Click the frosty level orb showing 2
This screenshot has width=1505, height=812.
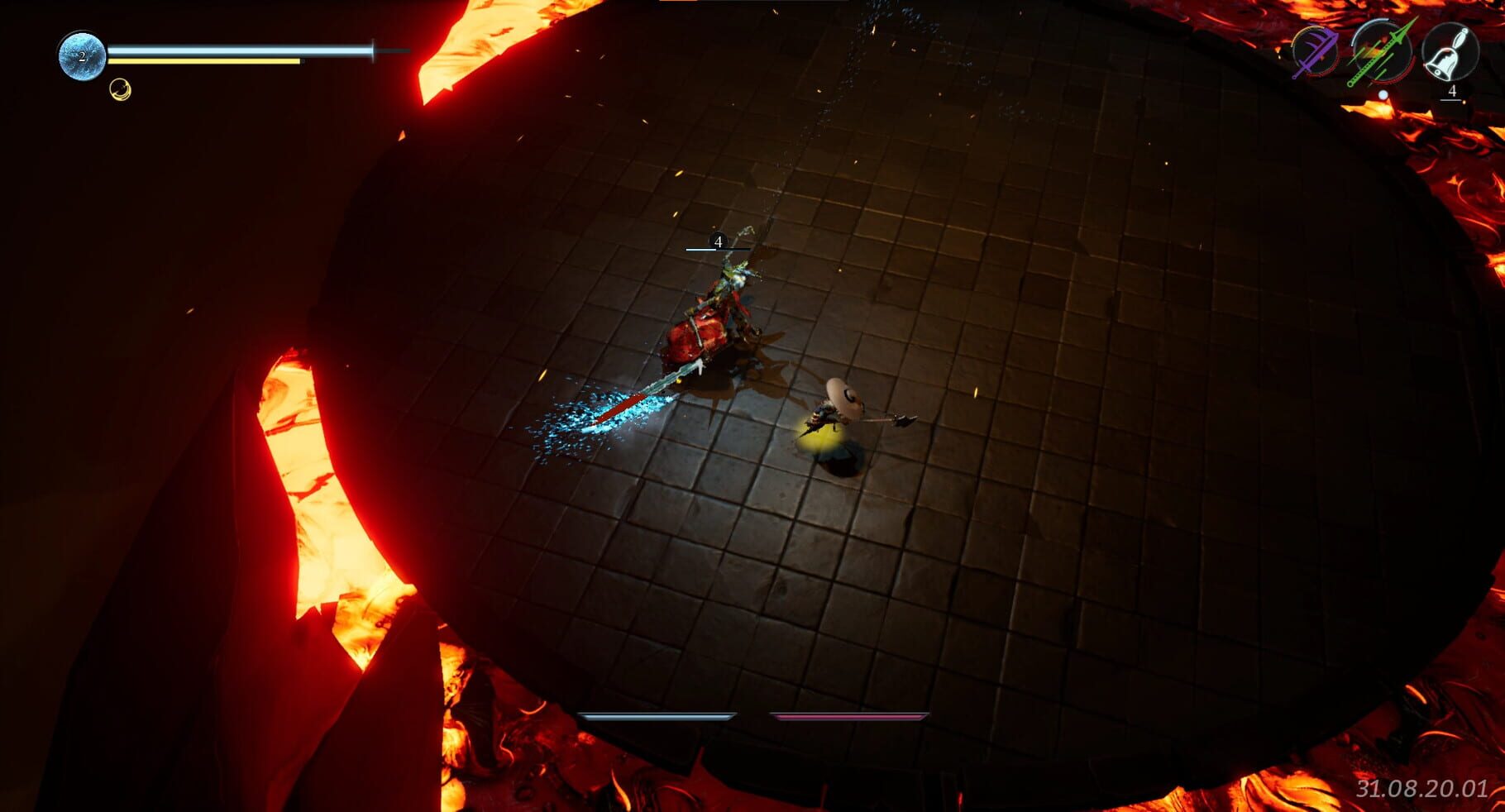click(x=82, y=56)
